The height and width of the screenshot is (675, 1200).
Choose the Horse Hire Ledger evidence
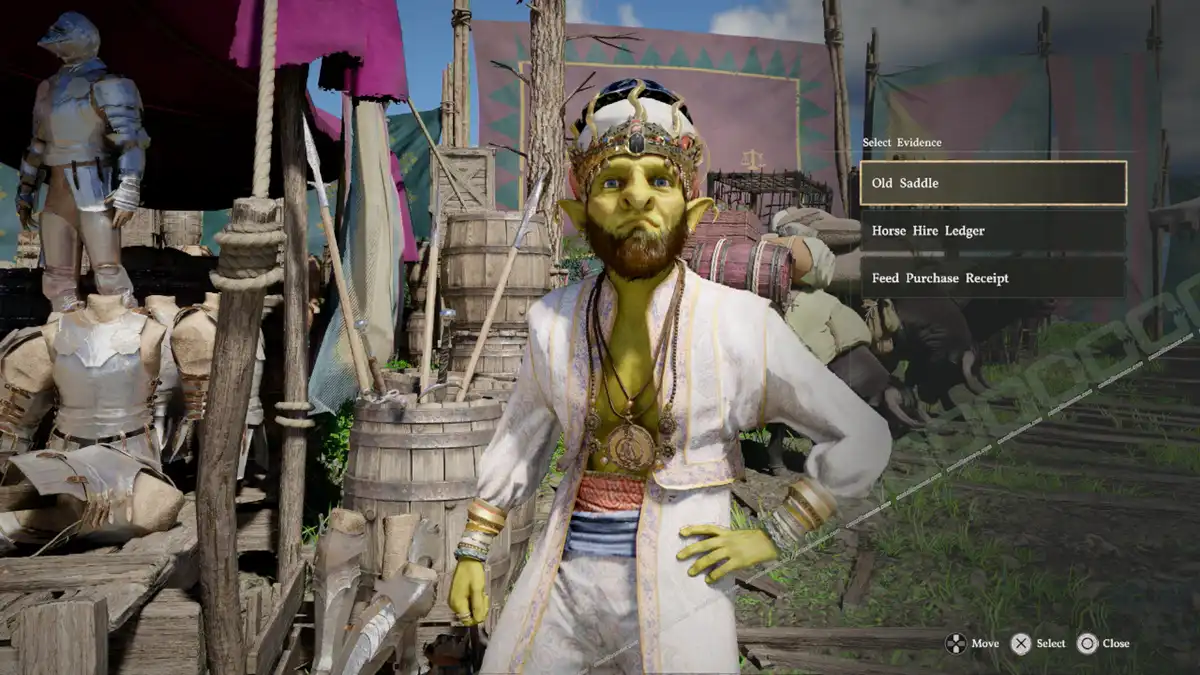pyautogui.click(x=992, y=231)
